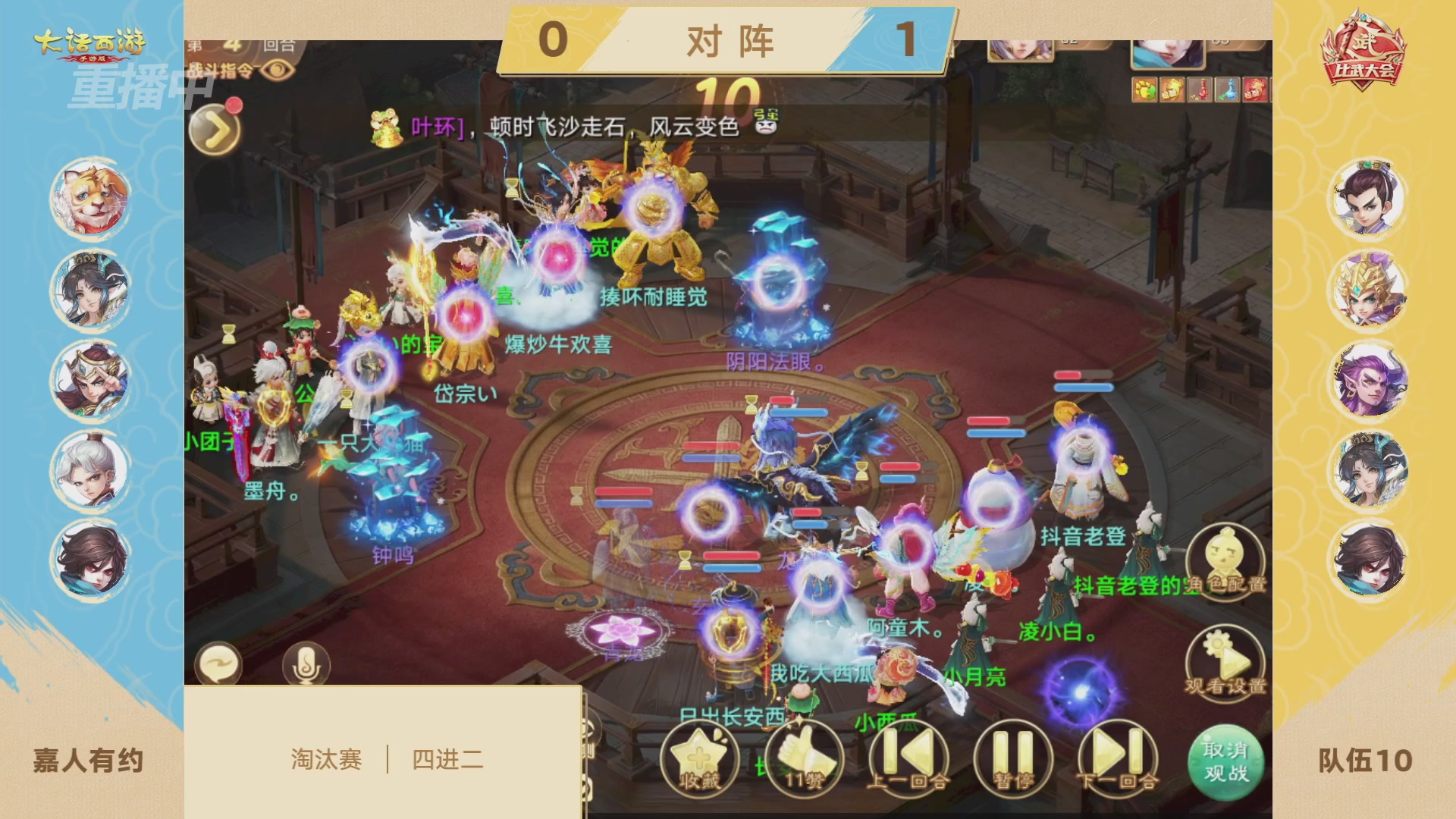Tap the chat bubble icon bottom left
The height and width of the screenshot is (819, 1456).
click(x=221, y=663)
